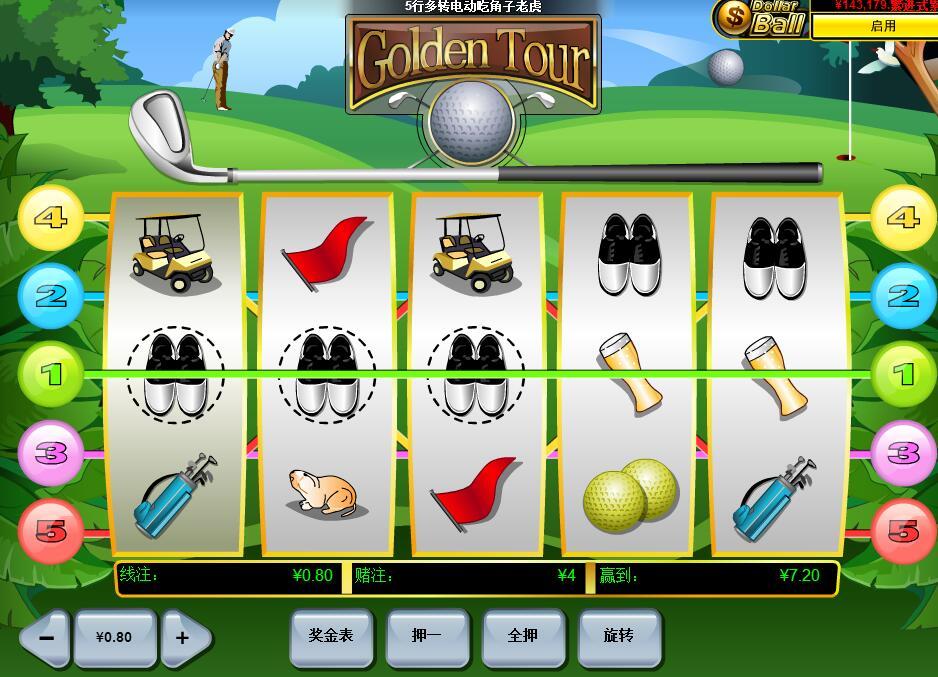Select the 押一 bet one button
Image resolution: width=938 pixels, height=677 pixels.
pos(427,636)
